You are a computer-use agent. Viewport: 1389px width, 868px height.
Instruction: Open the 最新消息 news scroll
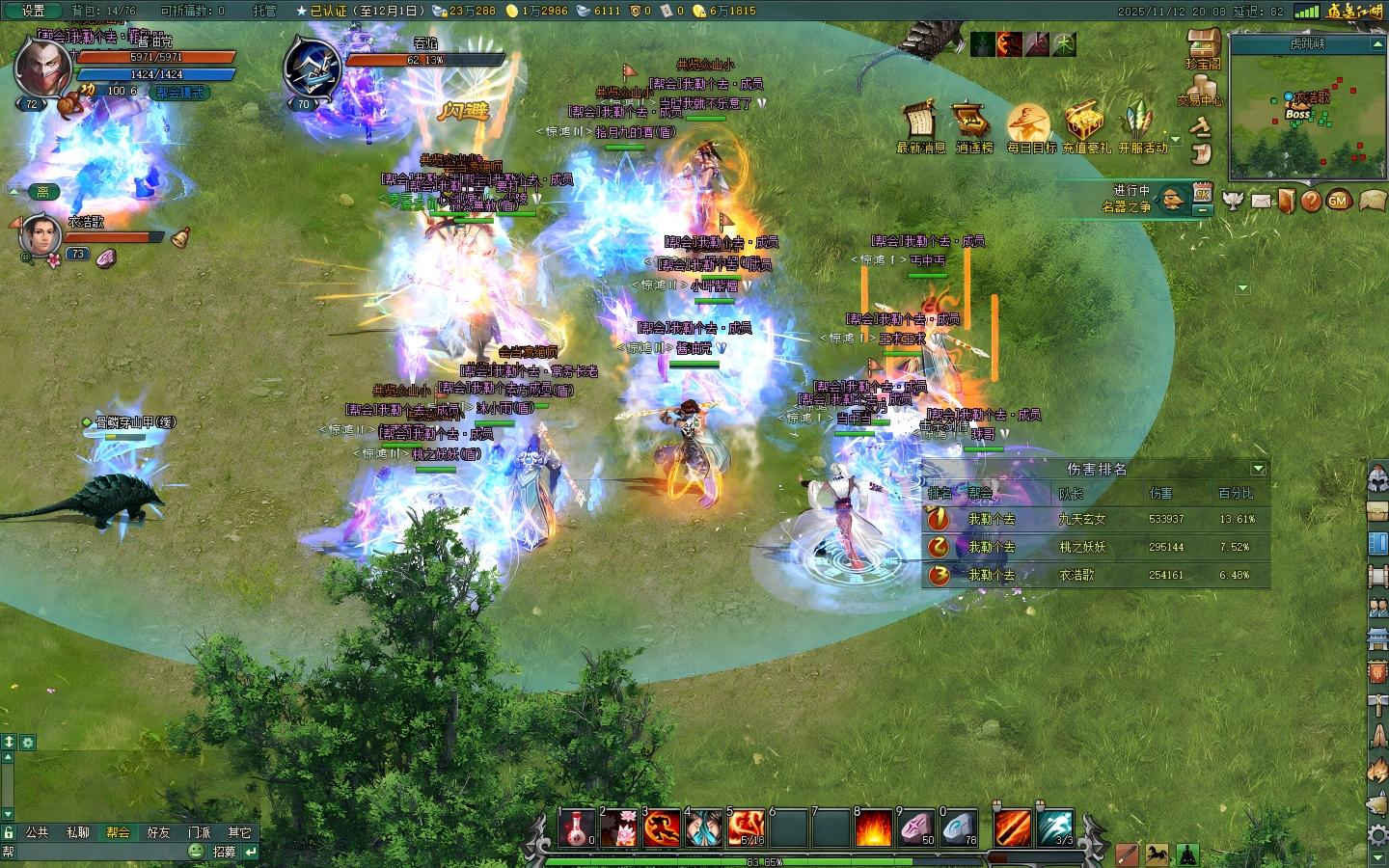tap(920, 125)
